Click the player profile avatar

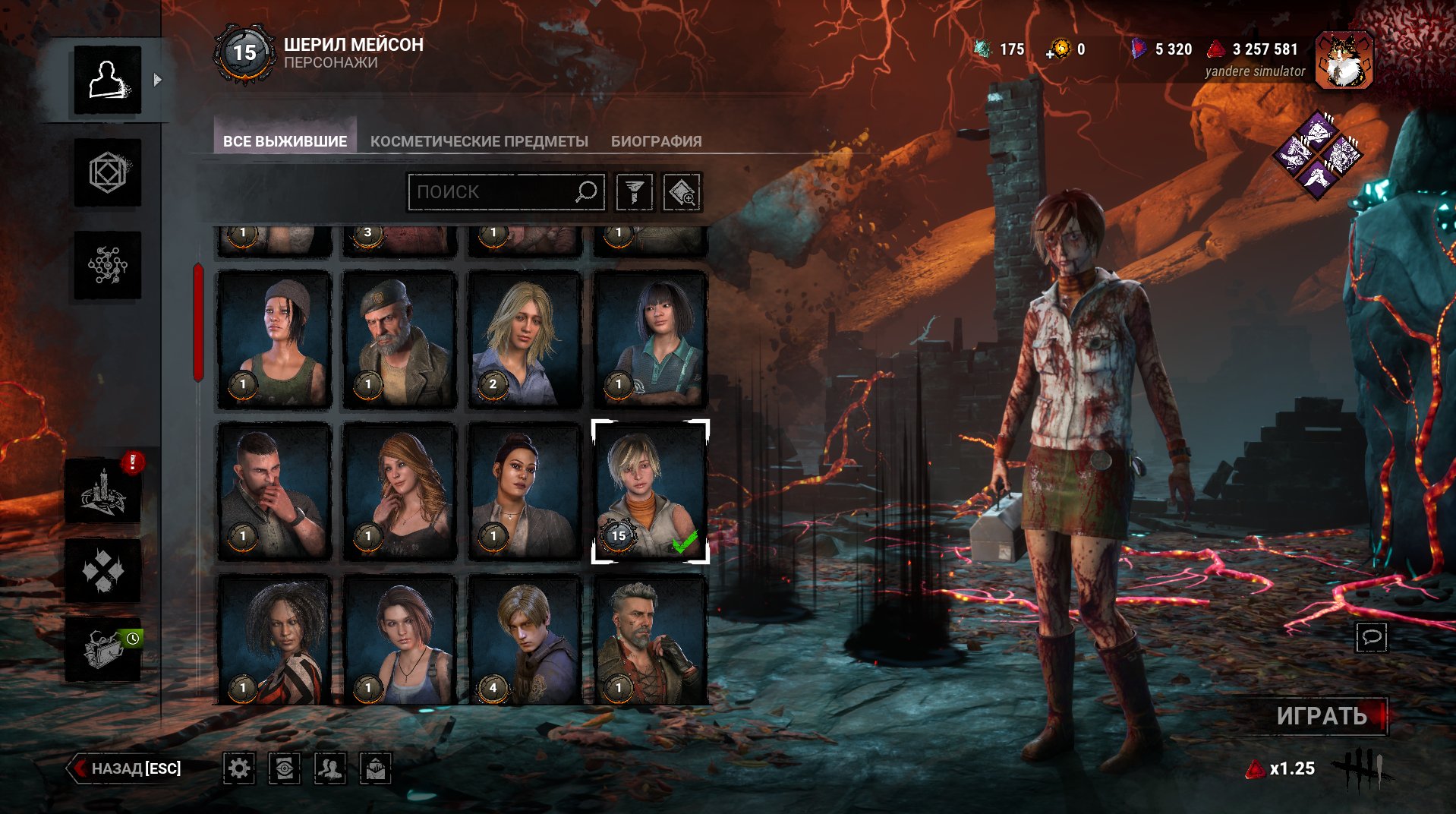coord(1344,61)
